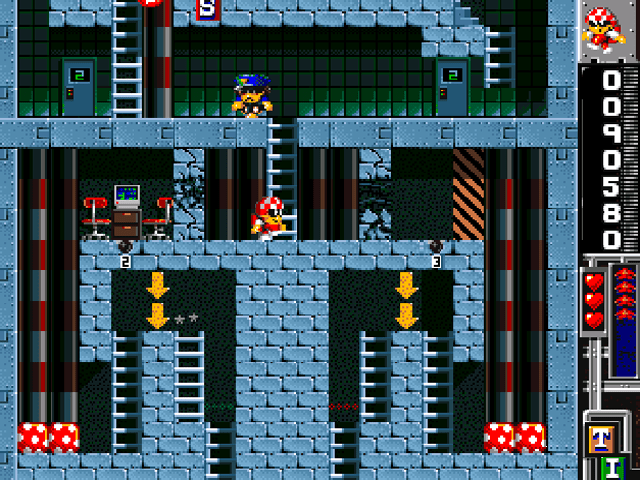Select the green I item icon
The image size is (640, 480).
(613, 467)
